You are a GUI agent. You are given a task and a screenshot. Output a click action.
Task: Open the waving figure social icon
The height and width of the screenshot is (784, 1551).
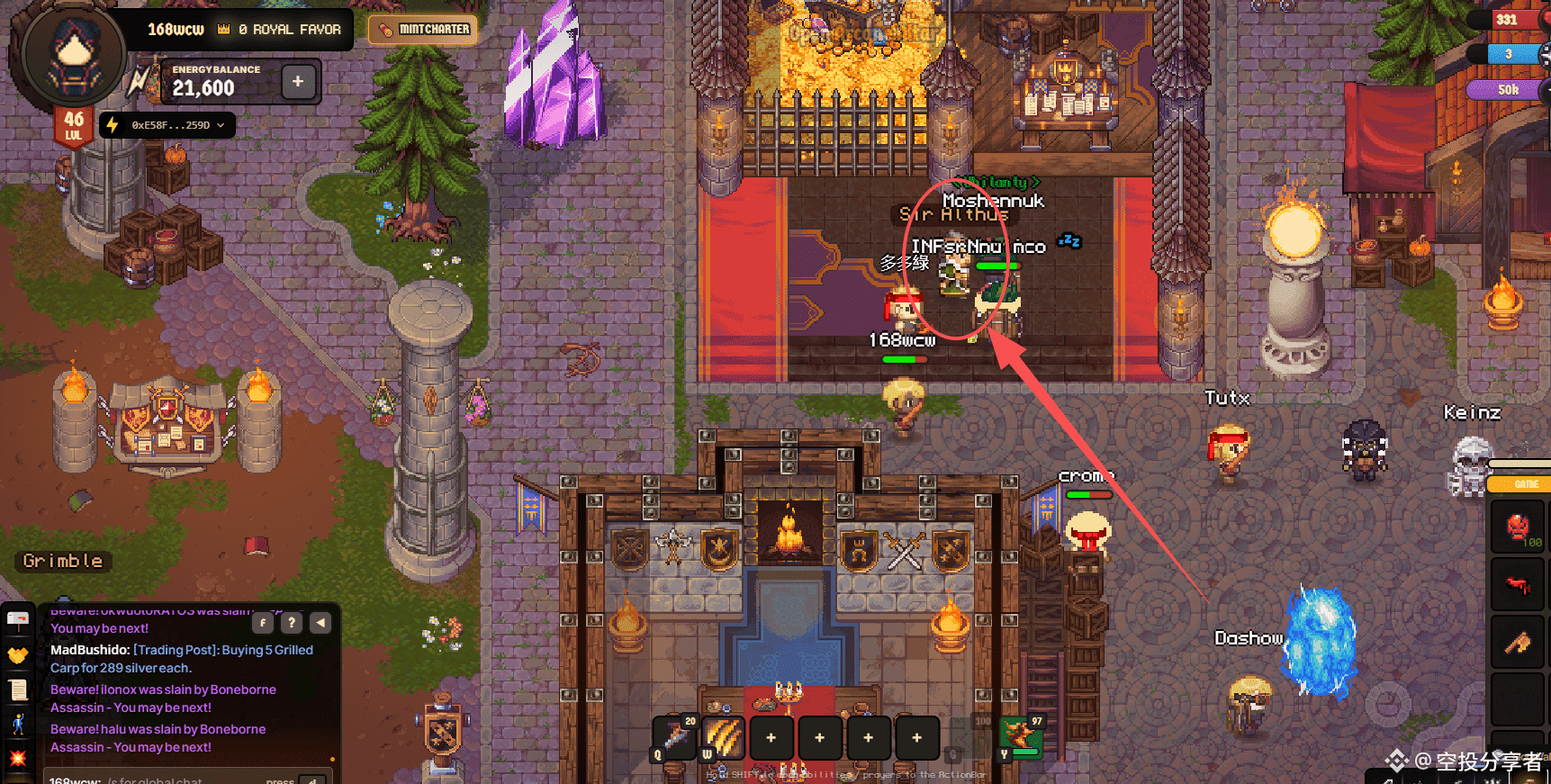(x=18, y=724)
